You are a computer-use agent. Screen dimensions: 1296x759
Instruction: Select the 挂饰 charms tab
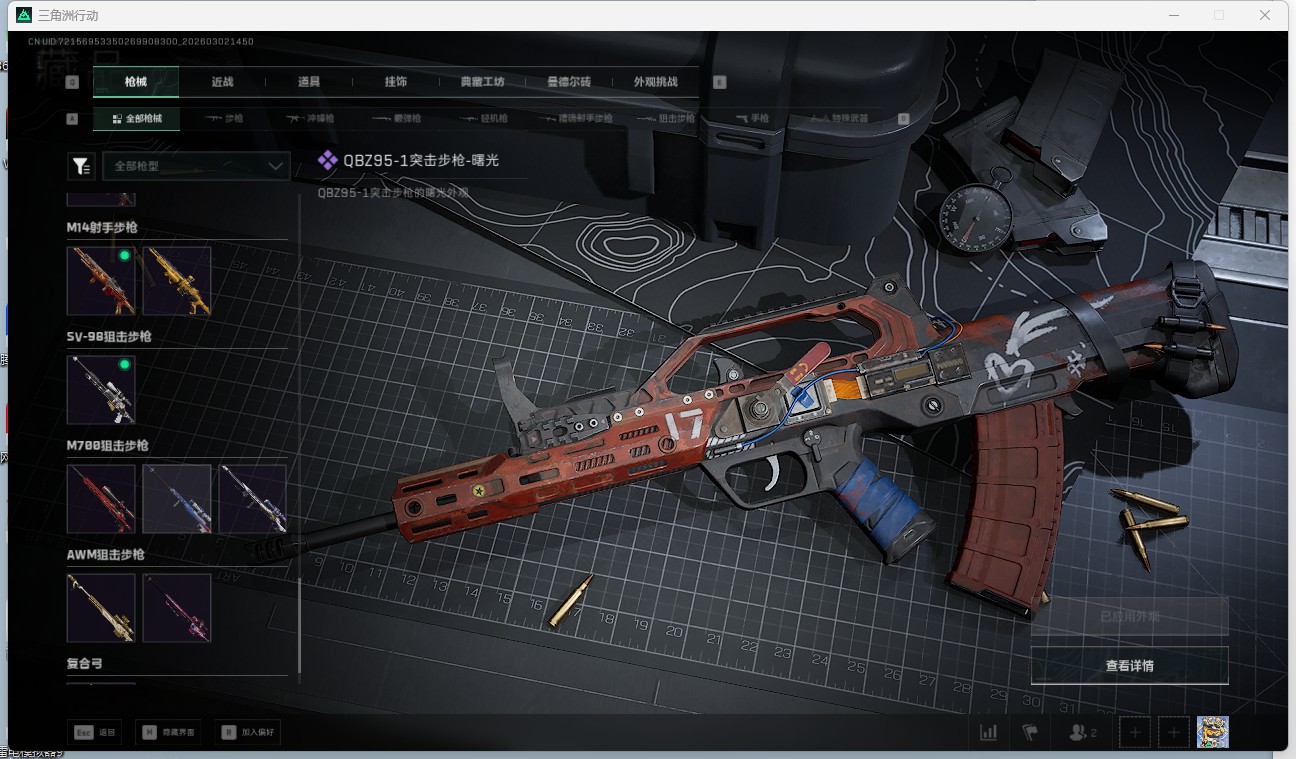coord(395,82)
